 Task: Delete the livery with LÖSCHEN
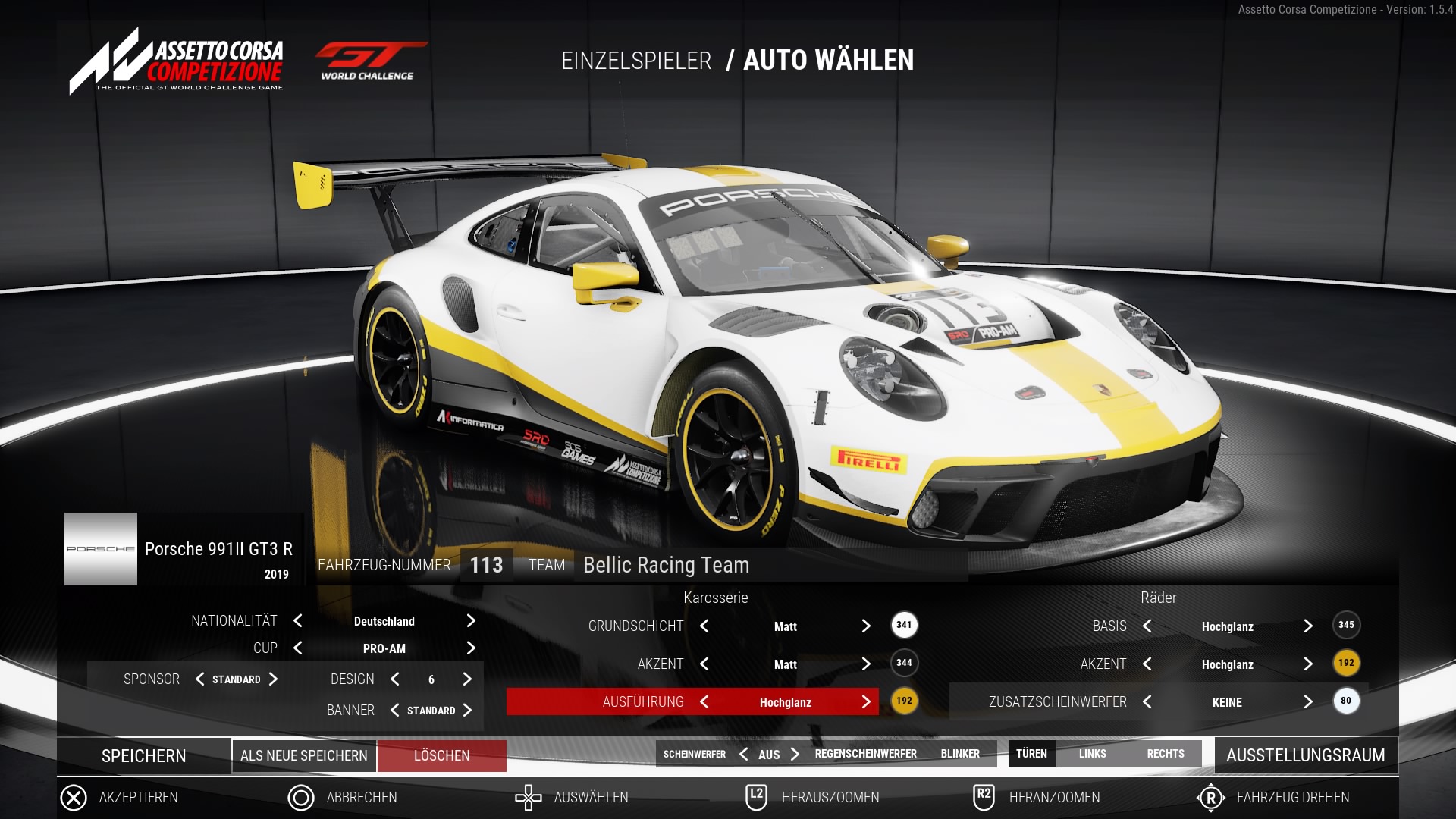pyautogui.click(x=442, y=756)
